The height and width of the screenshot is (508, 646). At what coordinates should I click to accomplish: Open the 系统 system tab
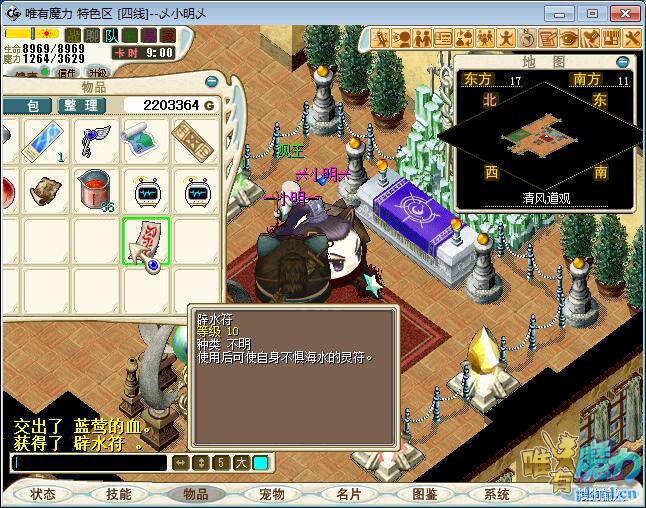[497, 494]
